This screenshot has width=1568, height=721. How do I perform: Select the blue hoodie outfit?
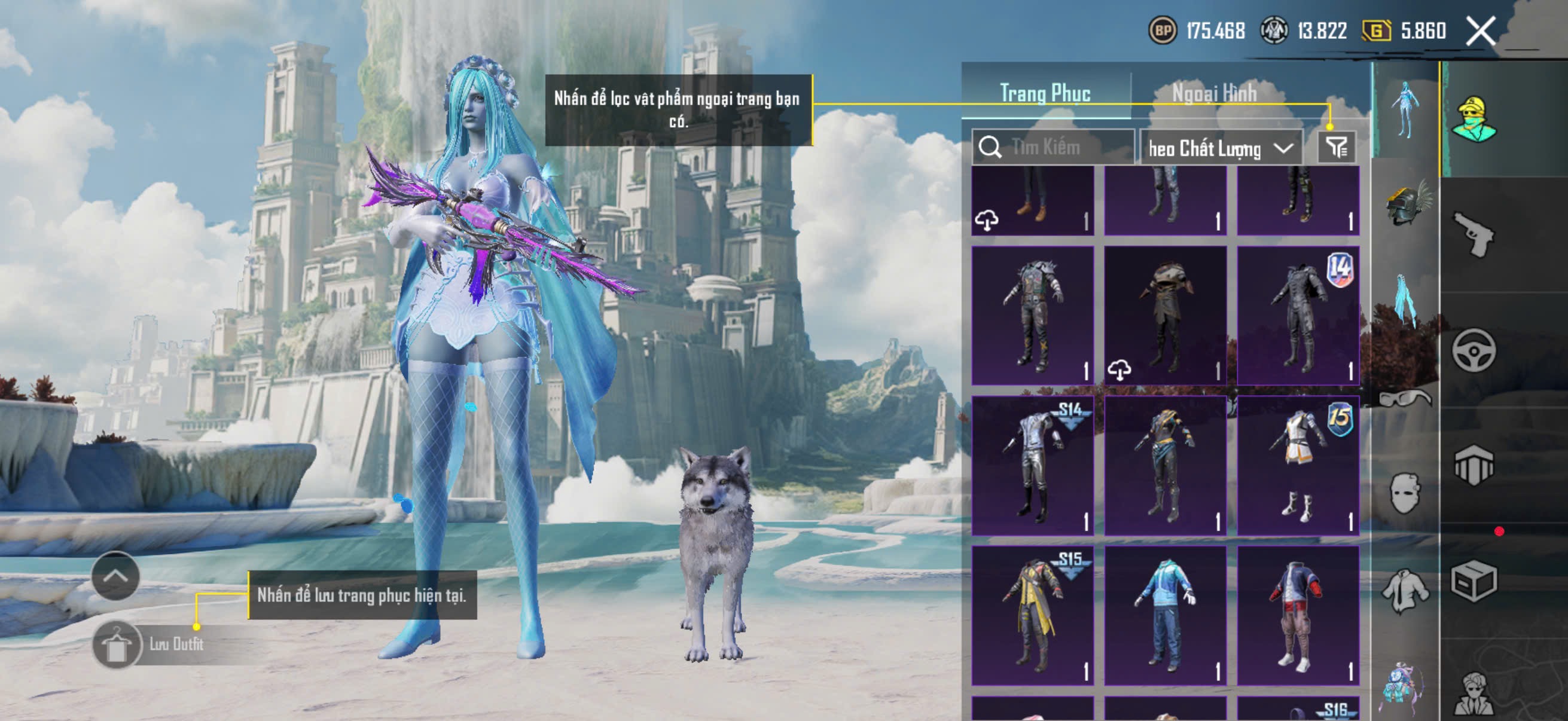[x=1165, y=615]
